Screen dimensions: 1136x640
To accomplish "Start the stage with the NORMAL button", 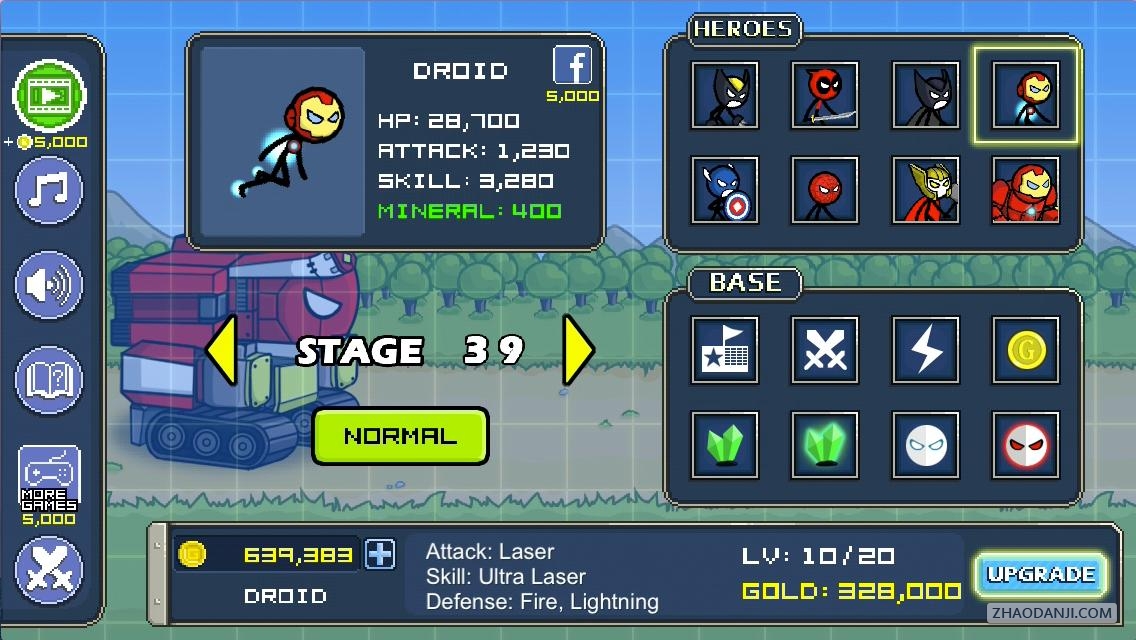I will 400,436.
